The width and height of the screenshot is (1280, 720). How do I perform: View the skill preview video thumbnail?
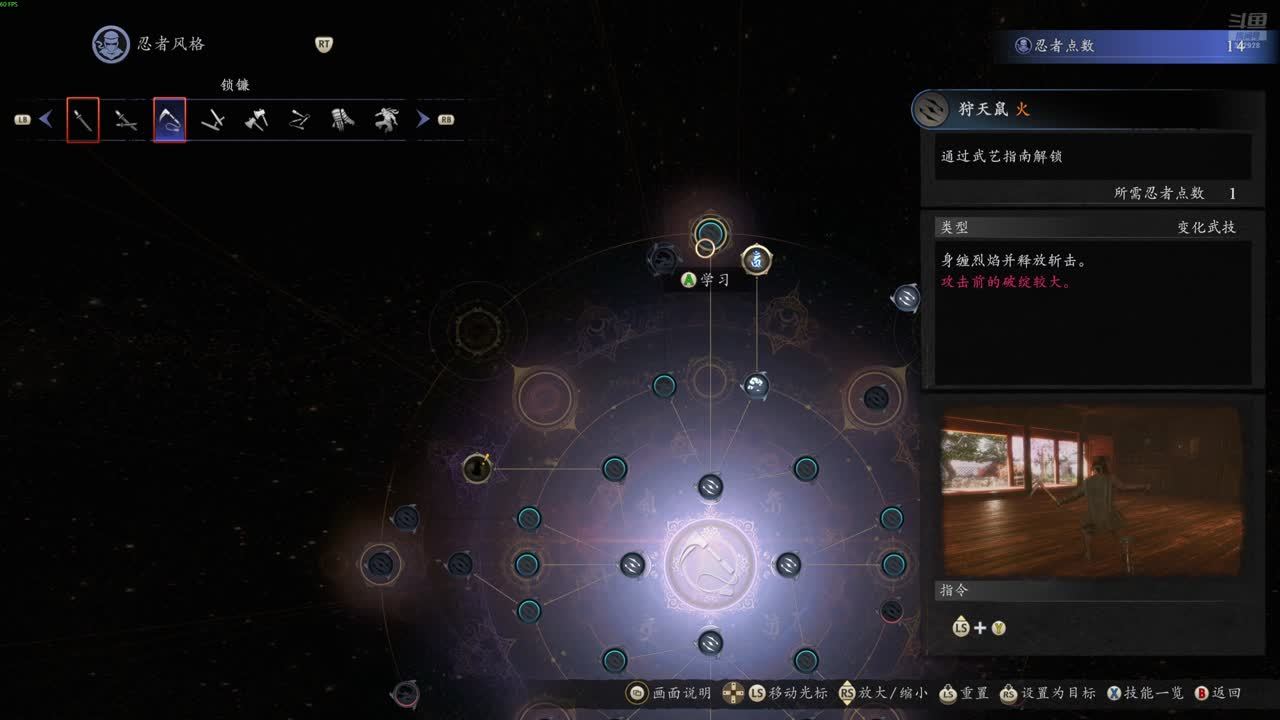click(1091, 489)
